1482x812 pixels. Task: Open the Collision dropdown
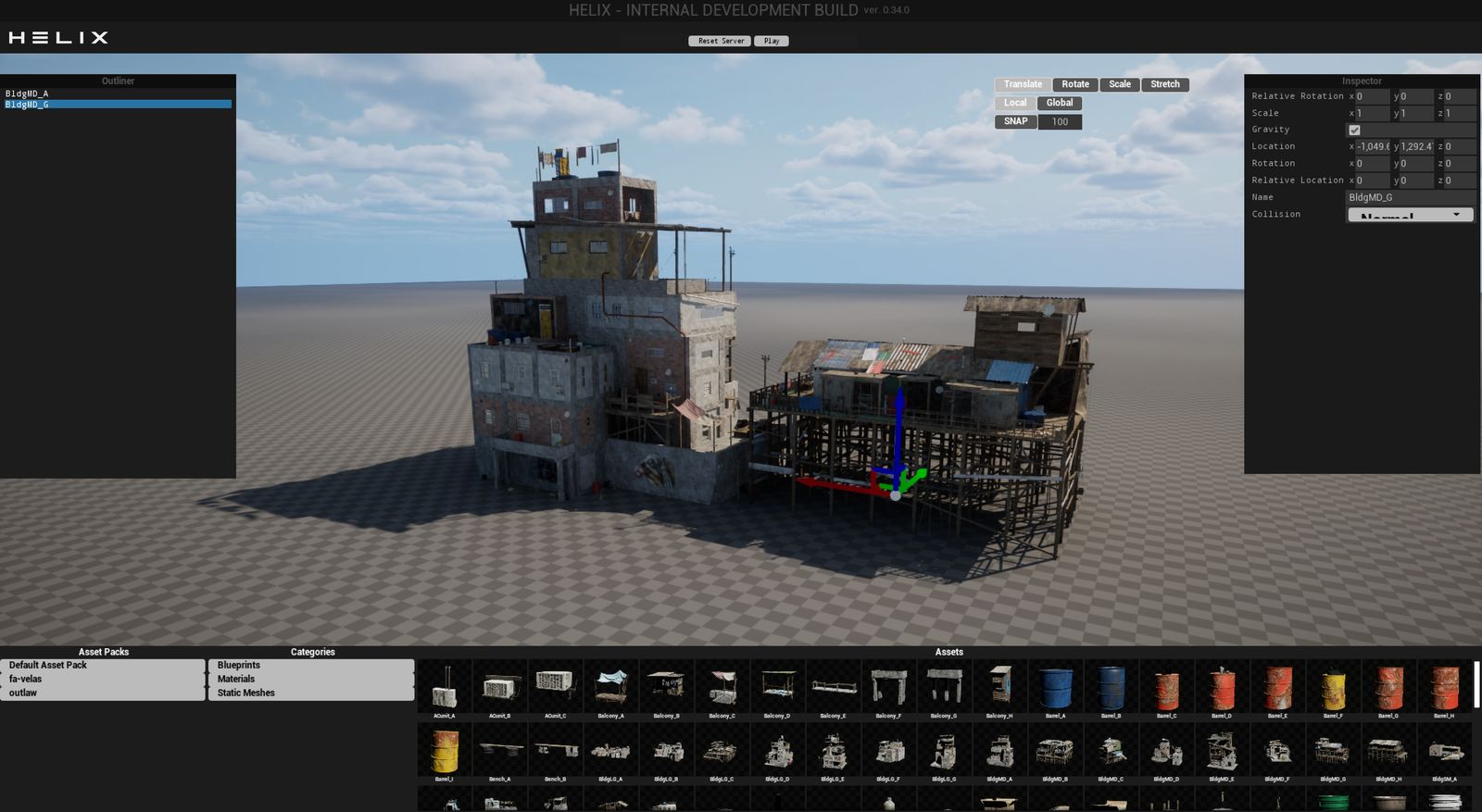(x=1409, y=215)
